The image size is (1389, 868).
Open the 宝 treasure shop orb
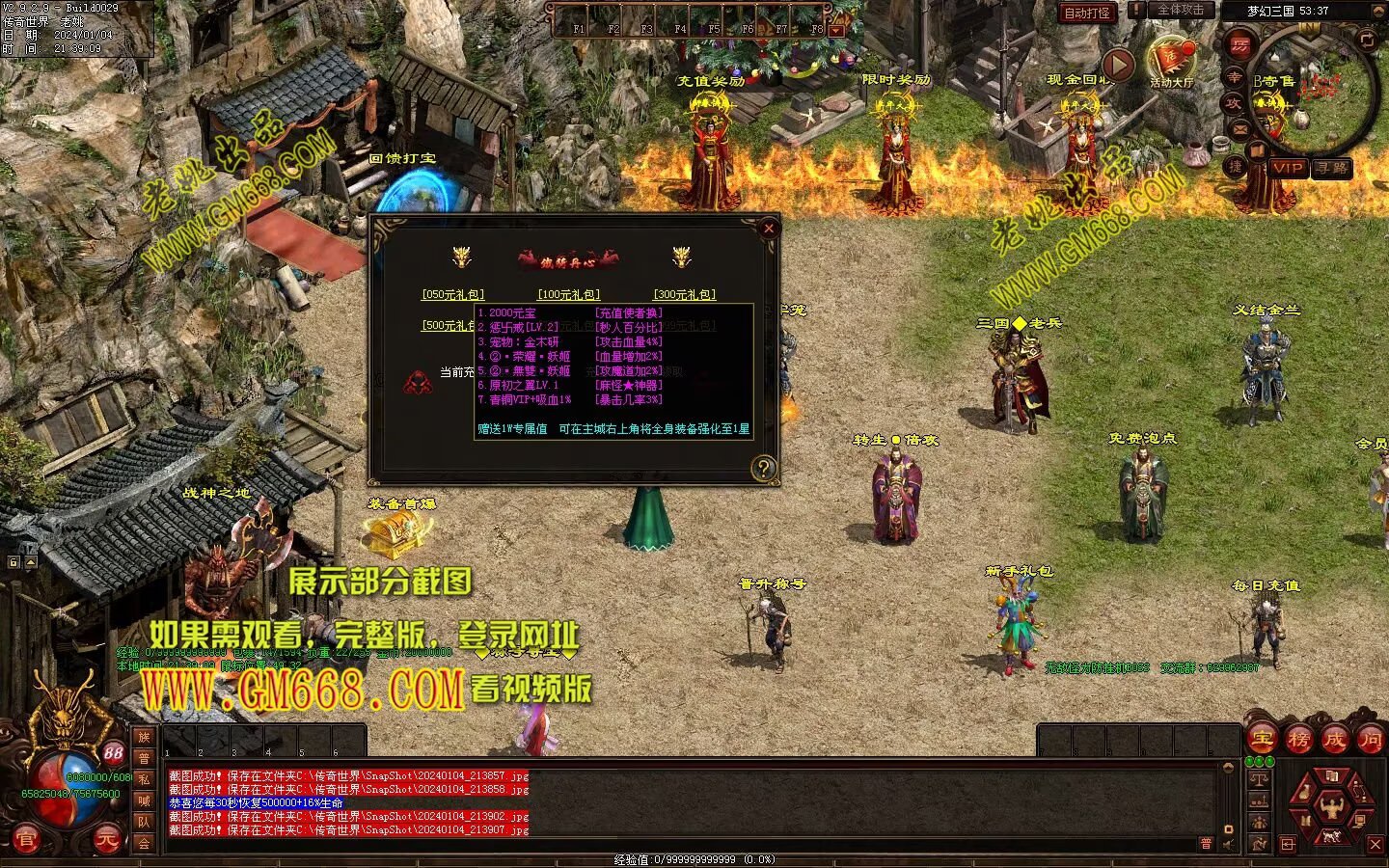(1262, 740)
